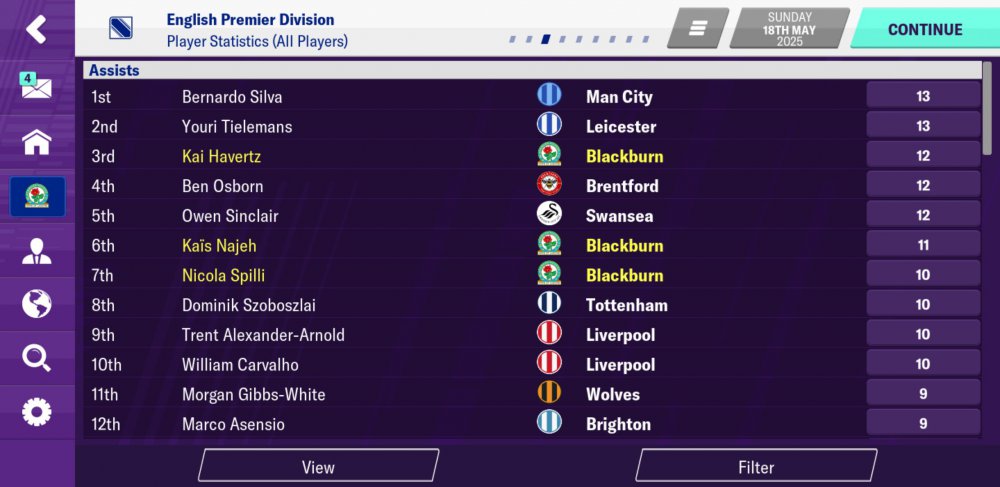Open Trent Alexander-Arnold's row
The height and width of the screenshot is (487, 1000).
tap(263, 335)
